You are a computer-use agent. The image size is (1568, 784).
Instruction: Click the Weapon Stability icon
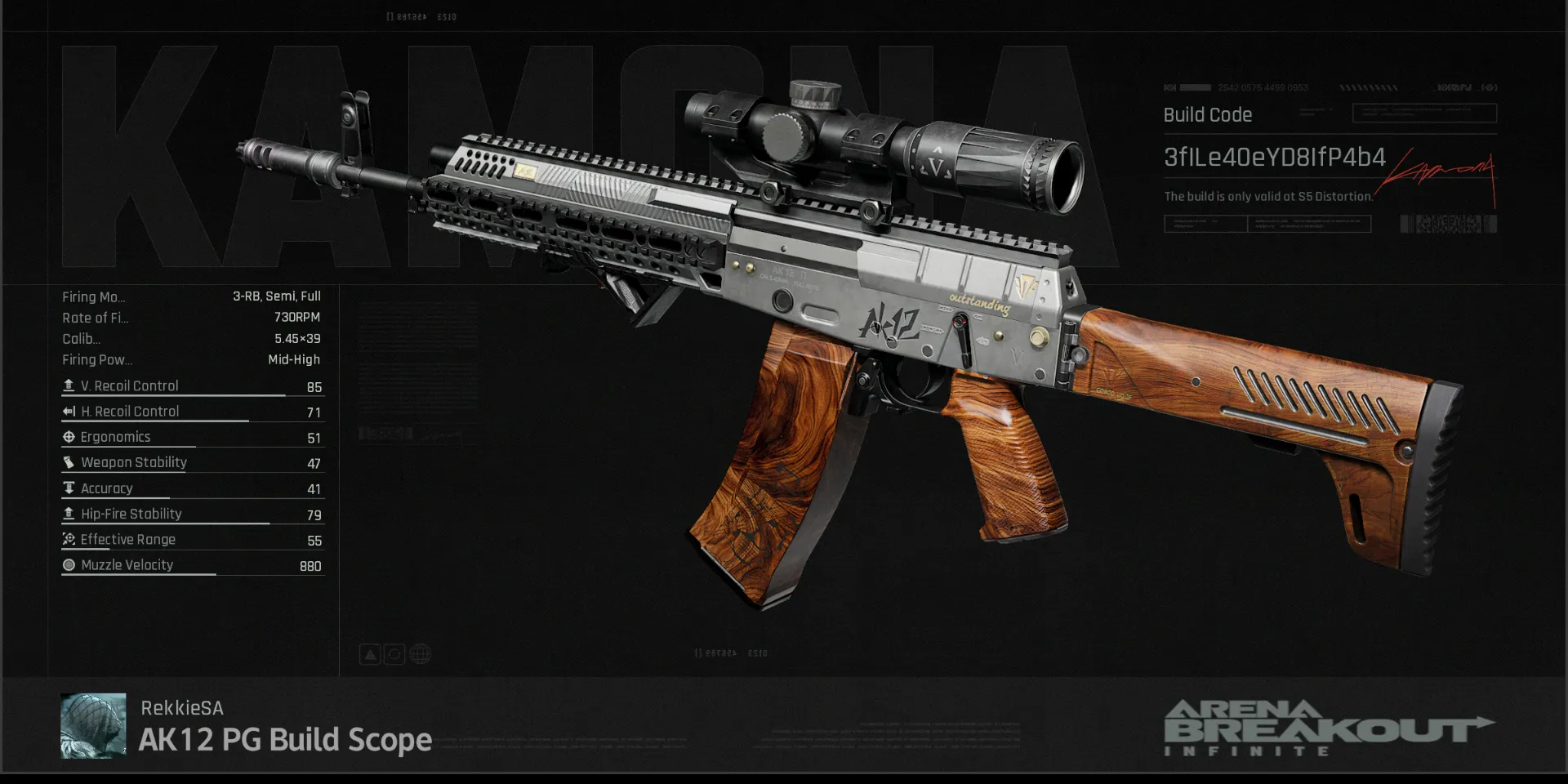69,461
